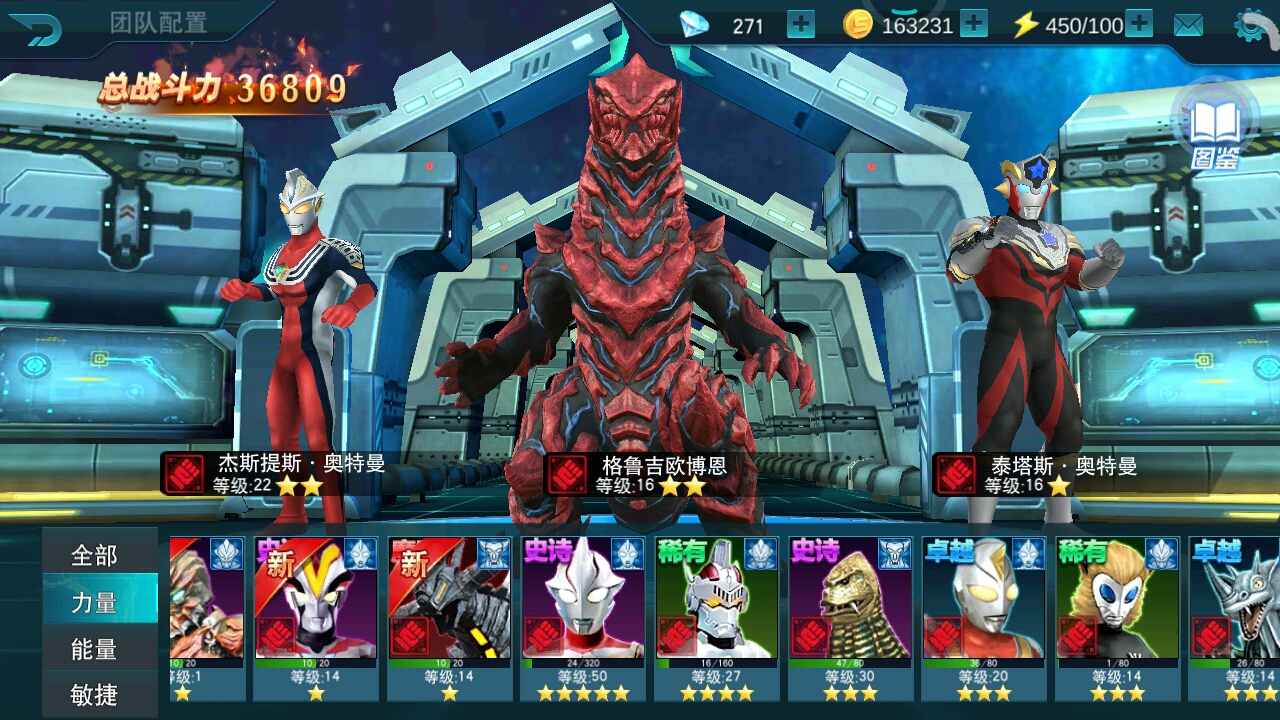Image resolution: width=1280 pixels, height=720 pixels.
Task: Buy more gold coins via plus button
Action: 973,25
